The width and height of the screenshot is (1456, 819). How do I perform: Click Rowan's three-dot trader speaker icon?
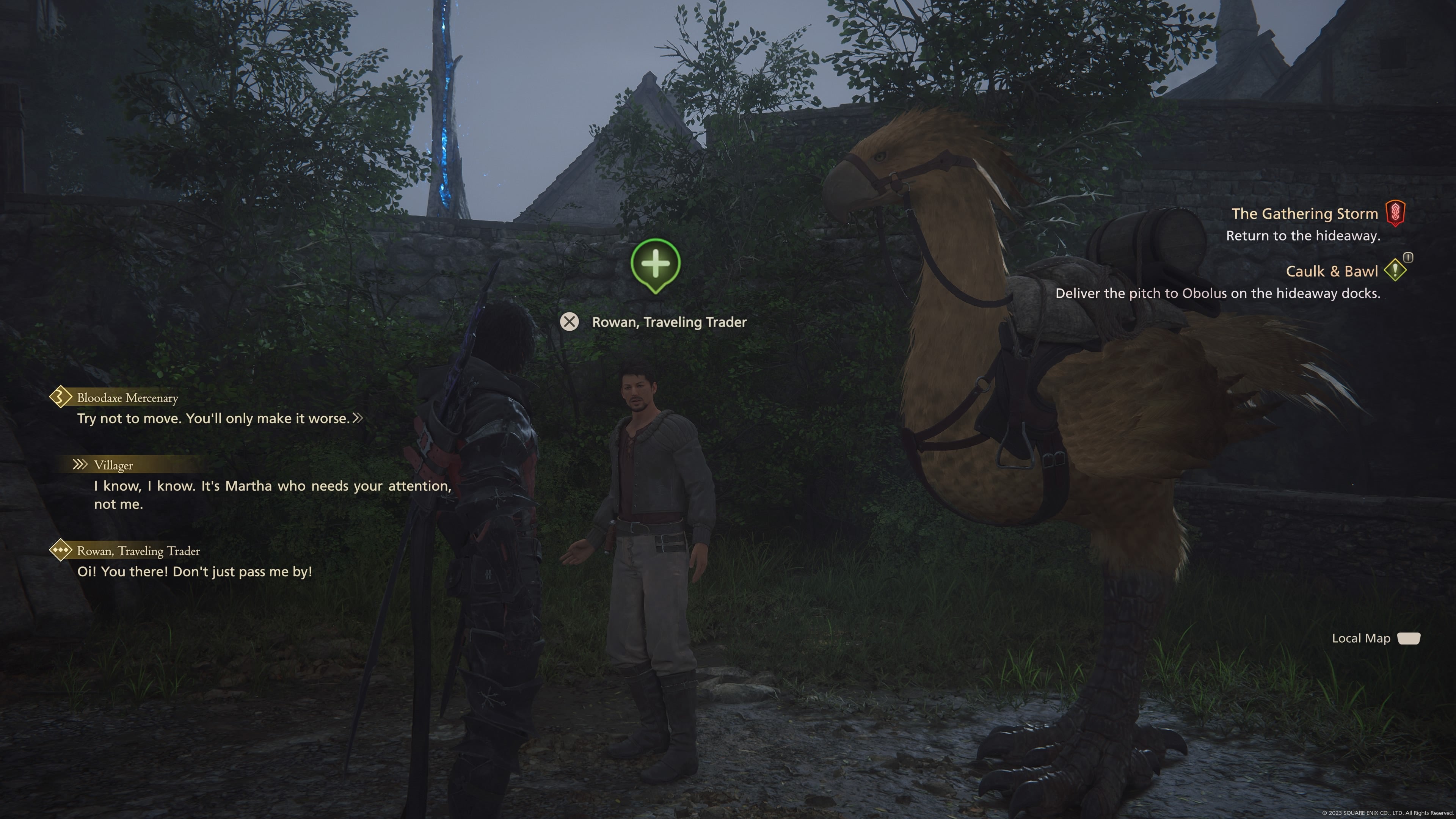click(61, 551)
